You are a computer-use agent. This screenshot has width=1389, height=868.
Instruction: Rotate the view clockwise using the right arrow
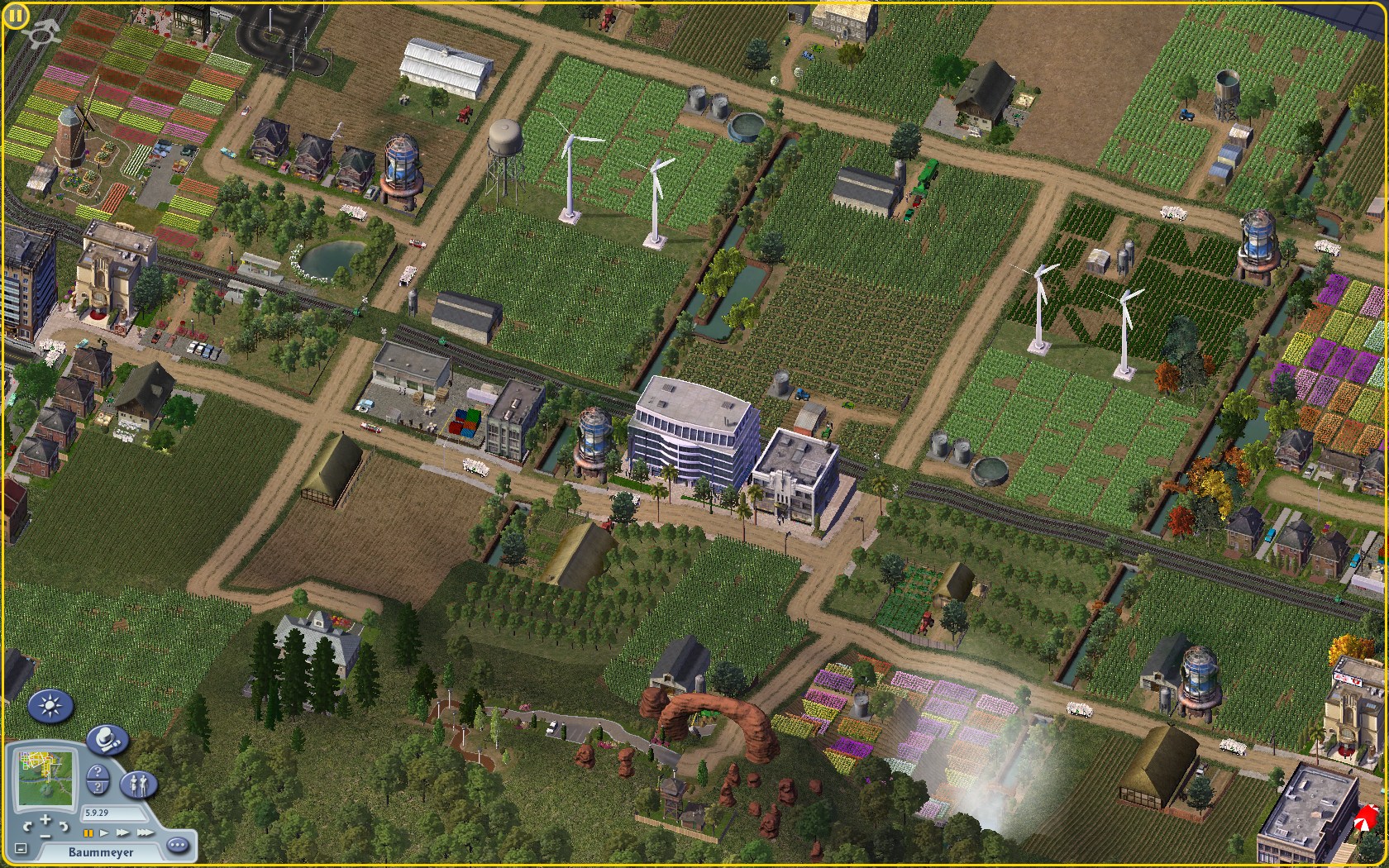pyautogui.click(x=64, y=826)
